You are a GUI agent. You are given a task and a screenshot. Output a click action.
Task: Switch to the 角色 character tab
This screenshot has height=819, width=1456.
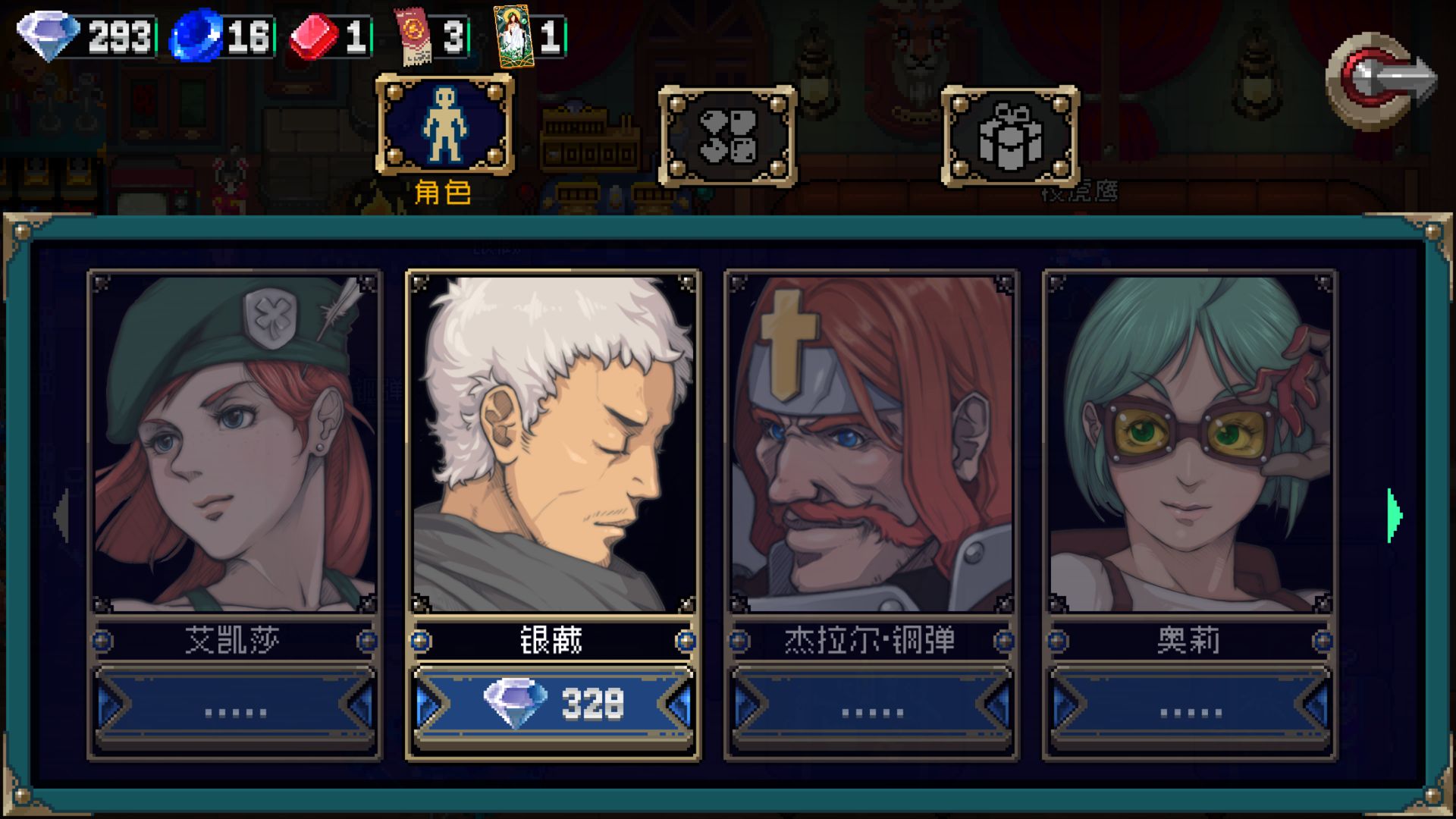(444, 126)
